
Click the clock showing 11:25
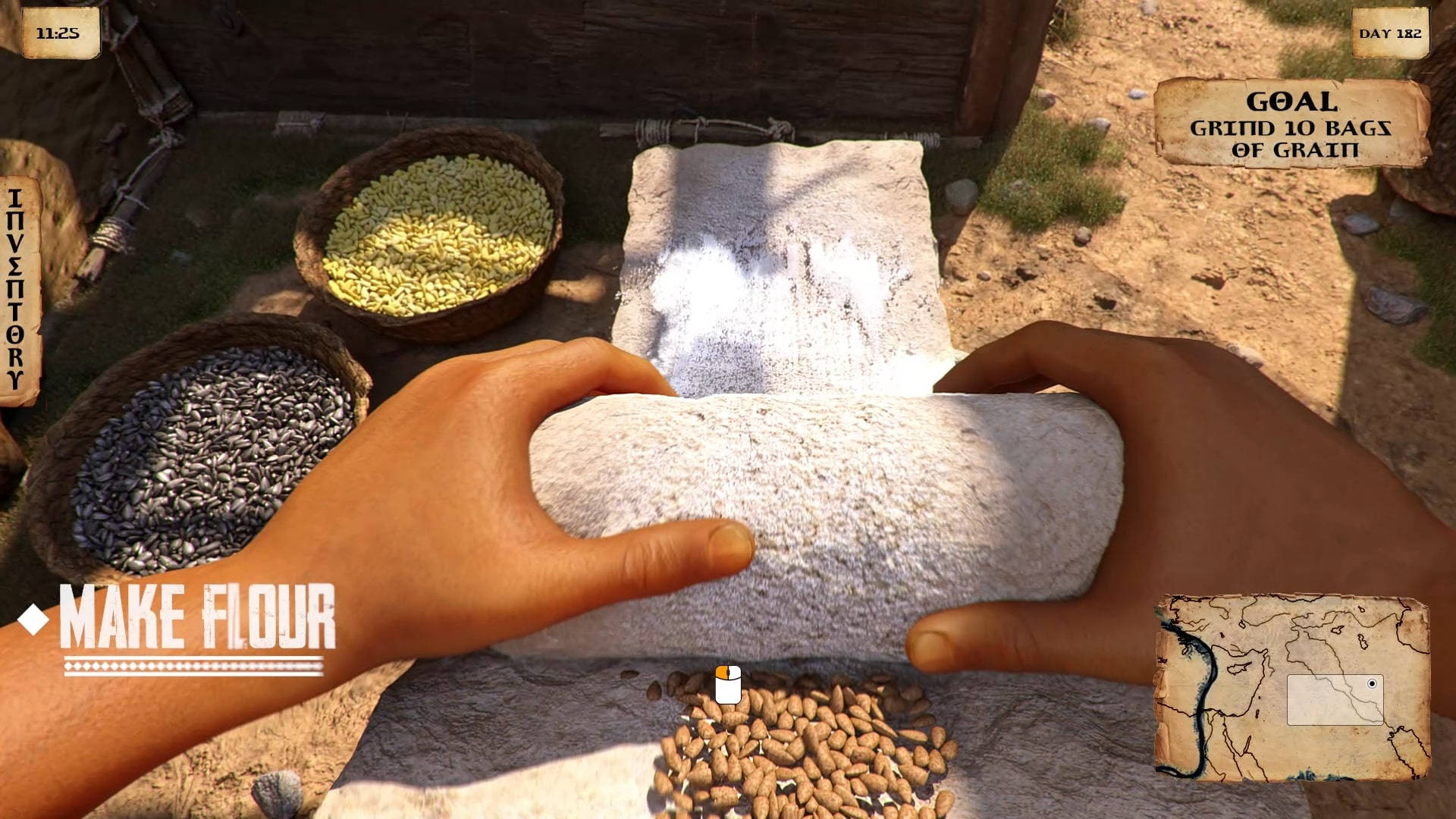point(61,32)
